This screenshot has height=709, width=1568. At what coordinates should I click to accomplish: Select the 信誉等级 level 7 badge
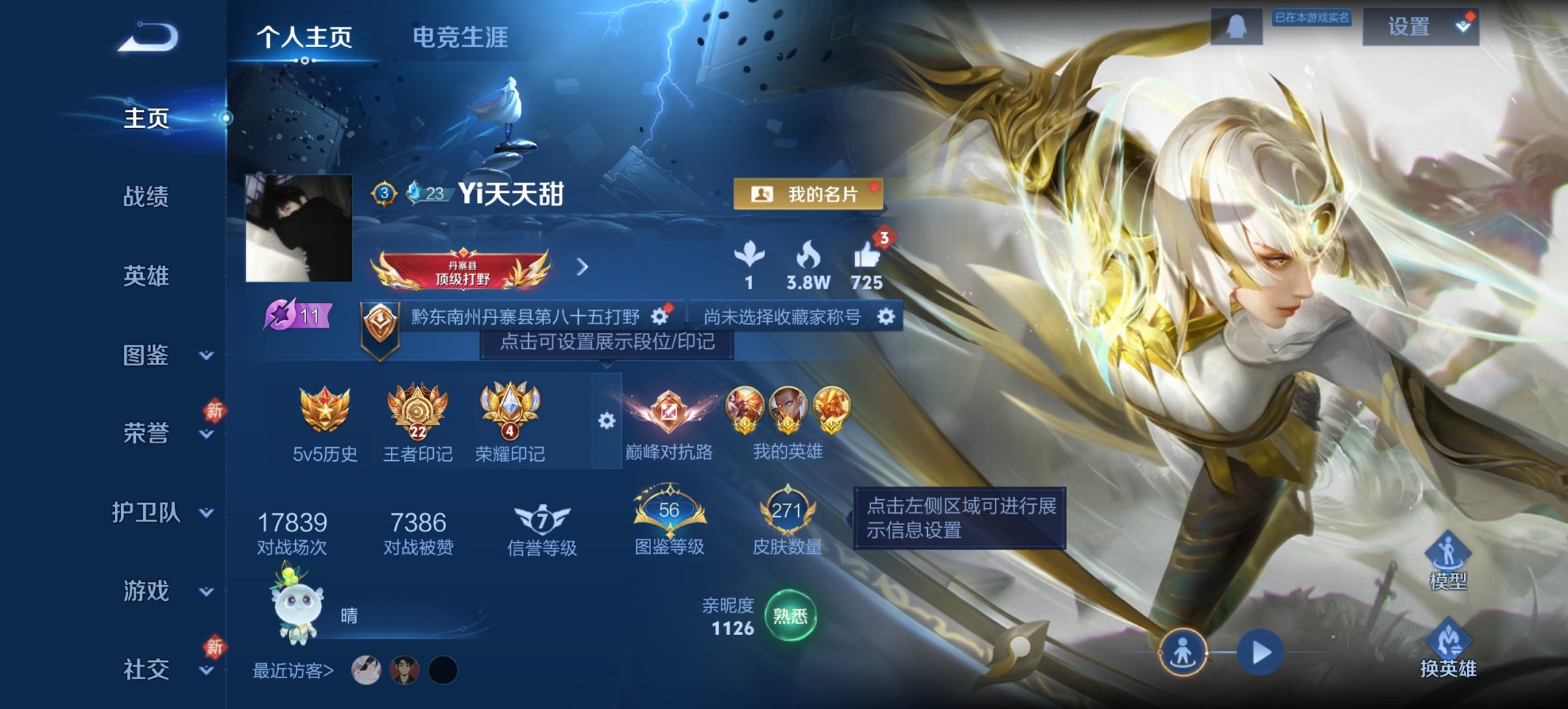(x=541, y=518)
